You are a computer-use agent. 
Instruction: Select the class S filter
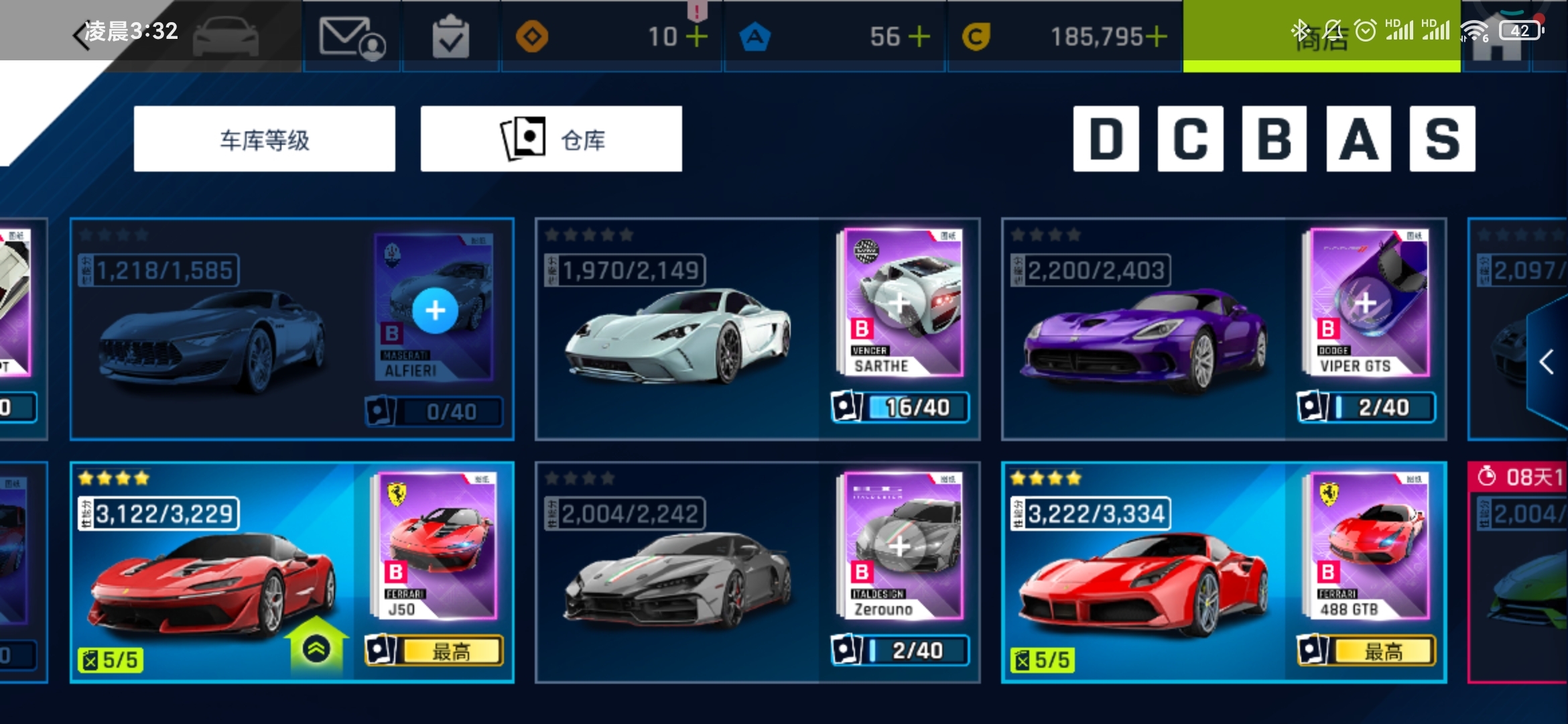tap(1442, 139)
